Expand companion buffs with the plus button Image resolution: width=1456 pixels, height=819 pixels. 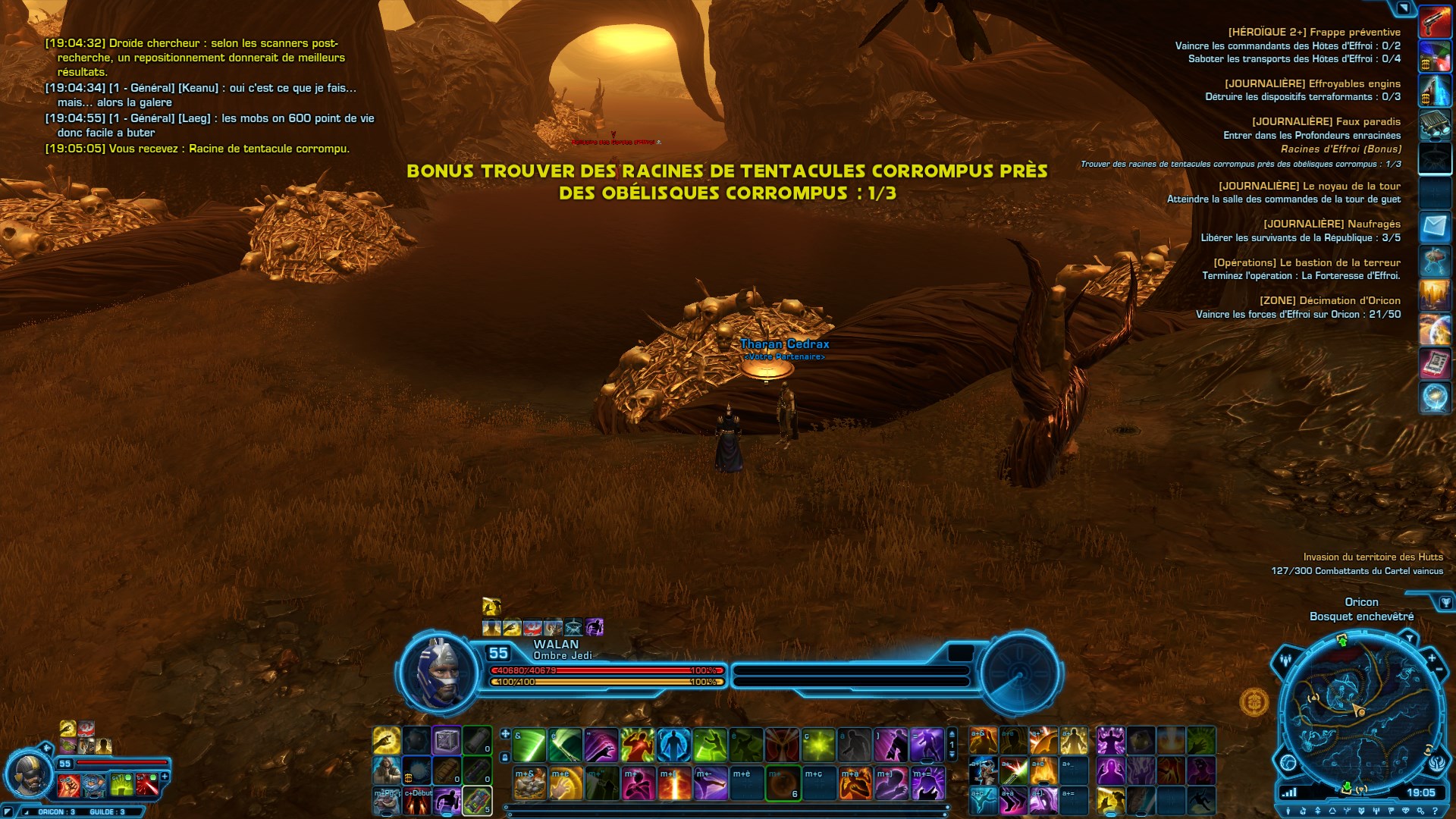tap(165, 776)
